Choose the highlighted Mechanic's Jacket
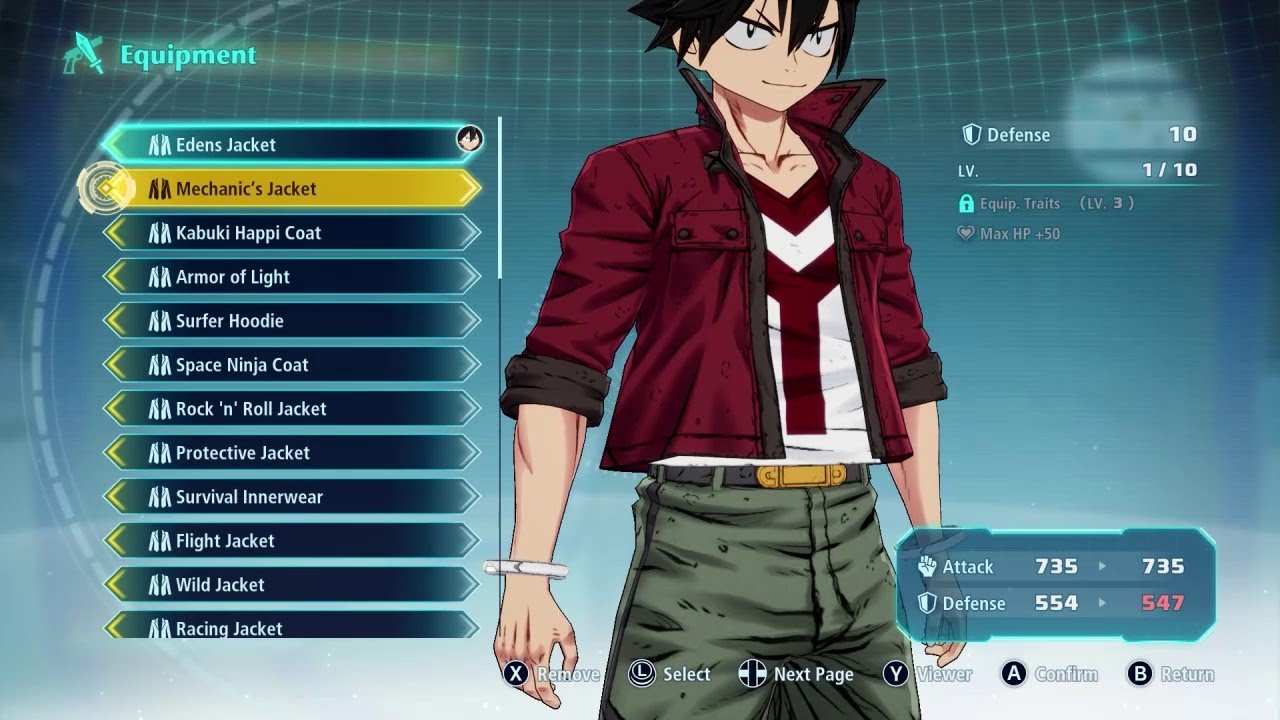 [x=290, y=189]
